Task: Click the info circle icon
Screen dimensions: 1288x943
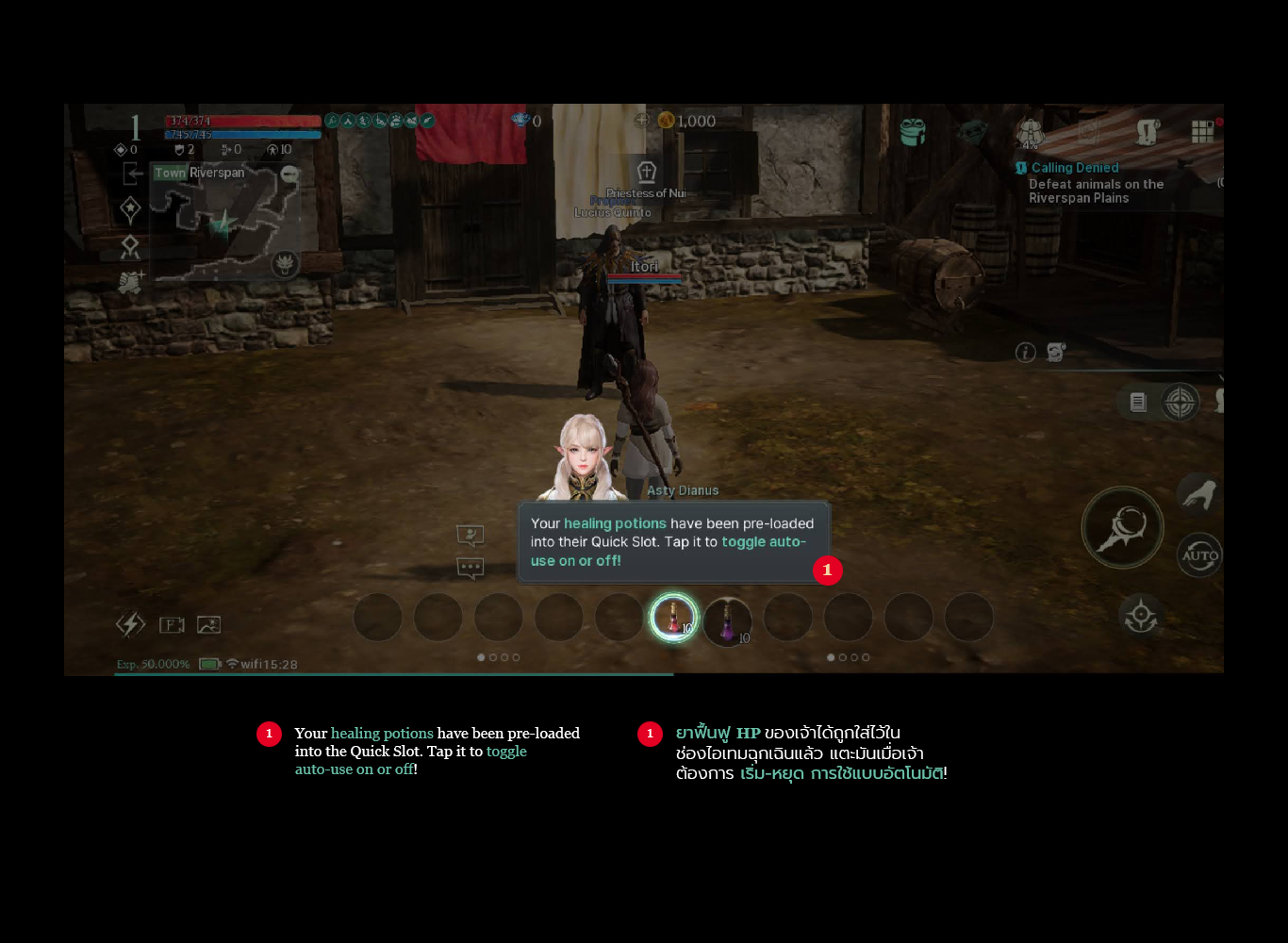Action: point(1026,353)
